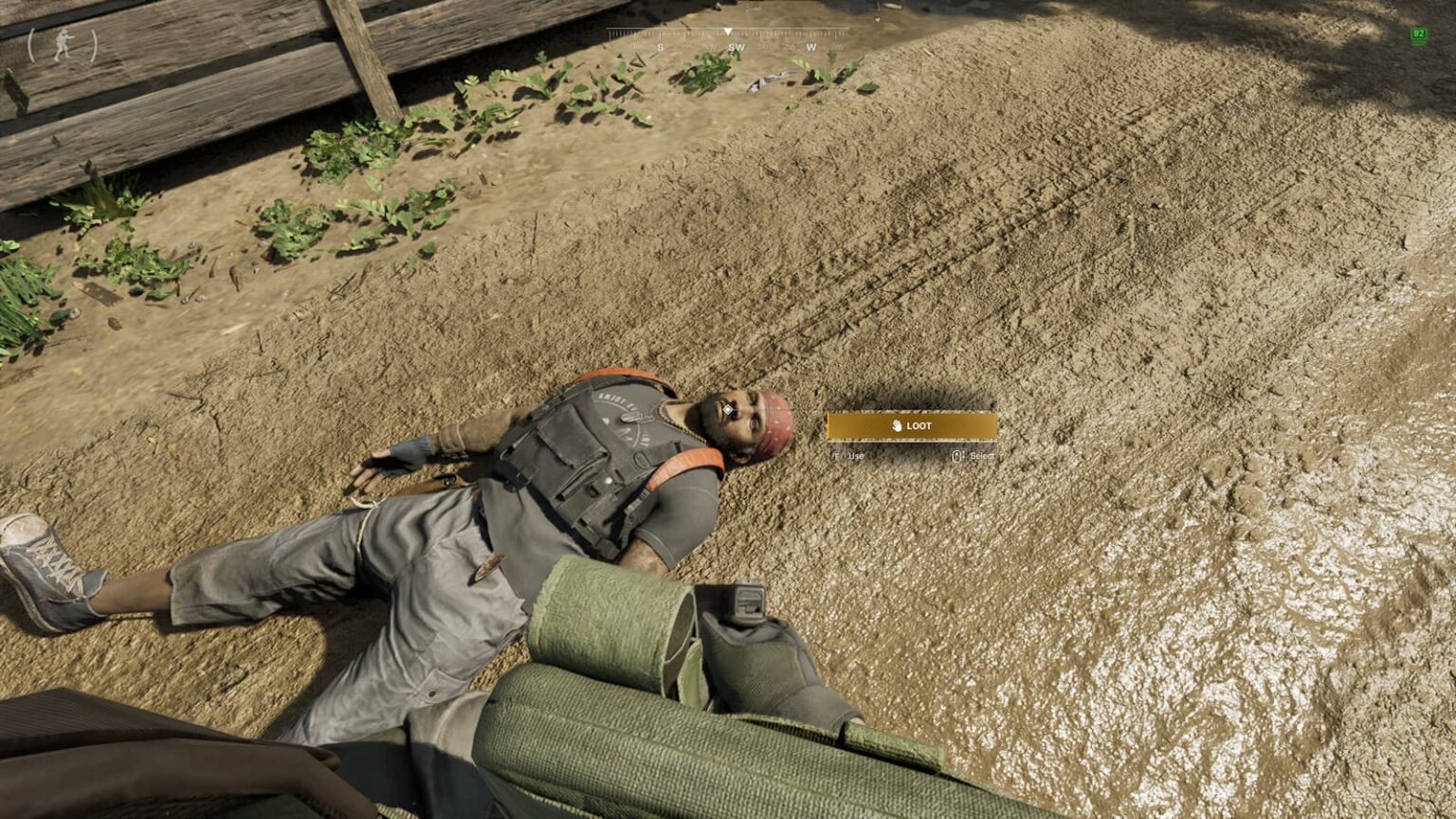
Task: Select the LOOT interaction option
Action: click(911, 427)
